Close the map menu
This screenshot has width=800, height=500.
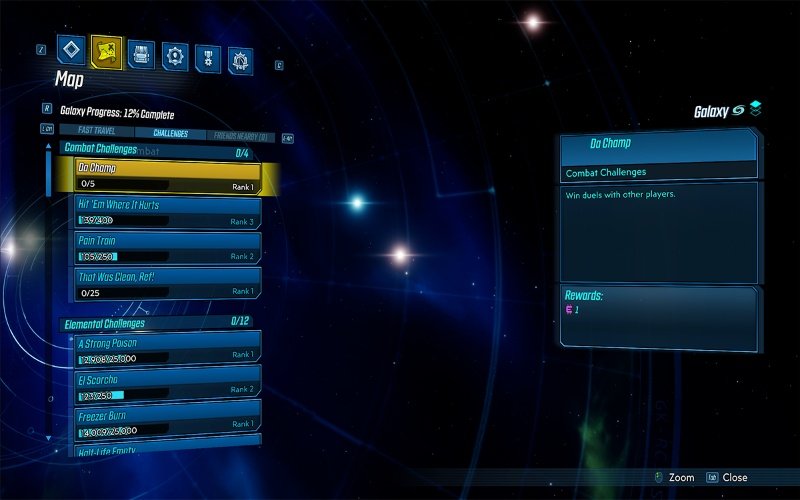pyautogui.click(x=727, y=478)
